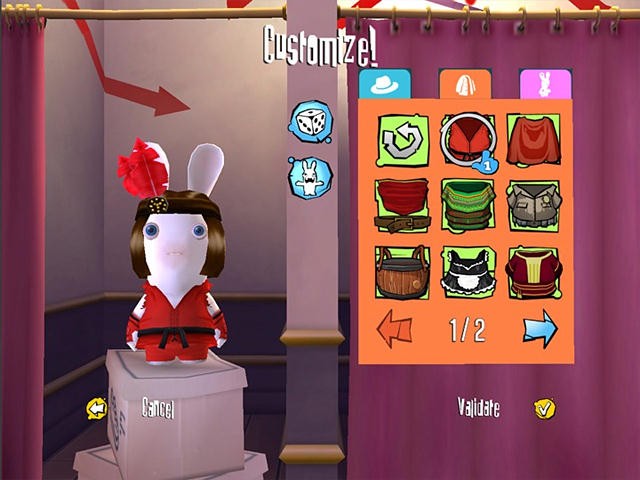Image resolution: width=640 pixels, height=480 pixels.
Task: Select the maroon jacket with gold trim
Action: [533, 272]
